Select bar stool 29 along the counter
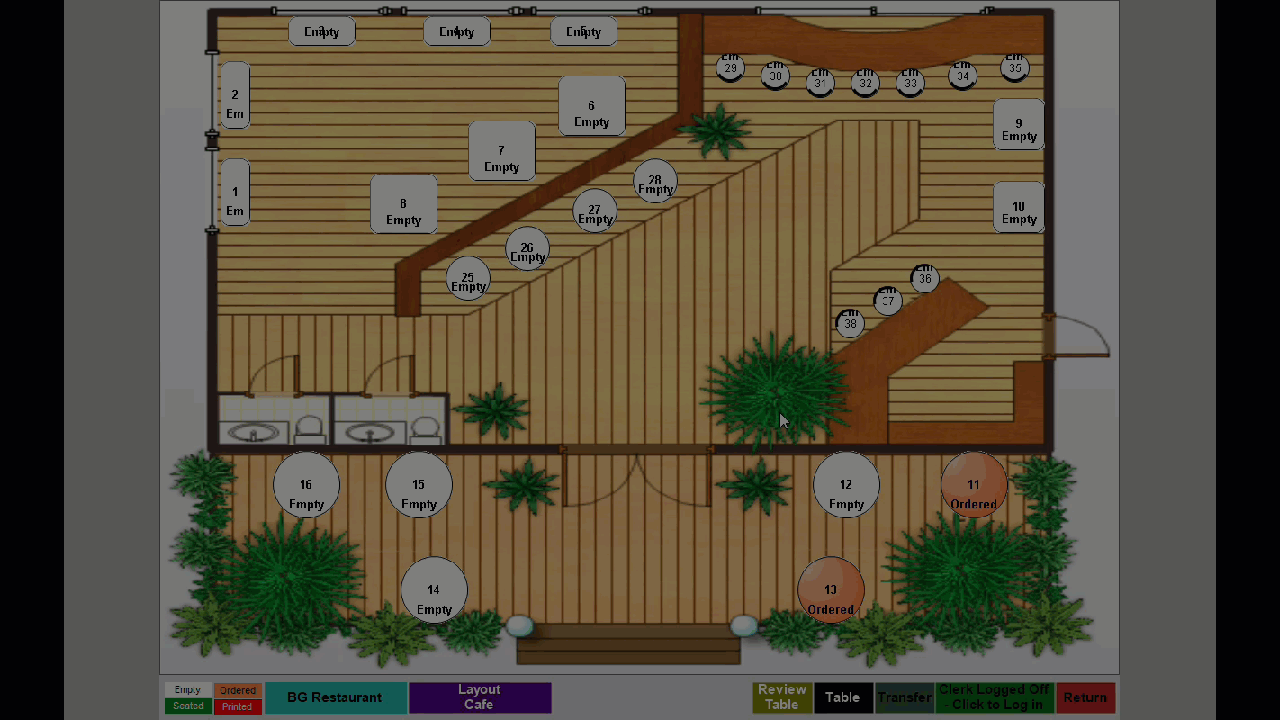 tap(730, 68)
